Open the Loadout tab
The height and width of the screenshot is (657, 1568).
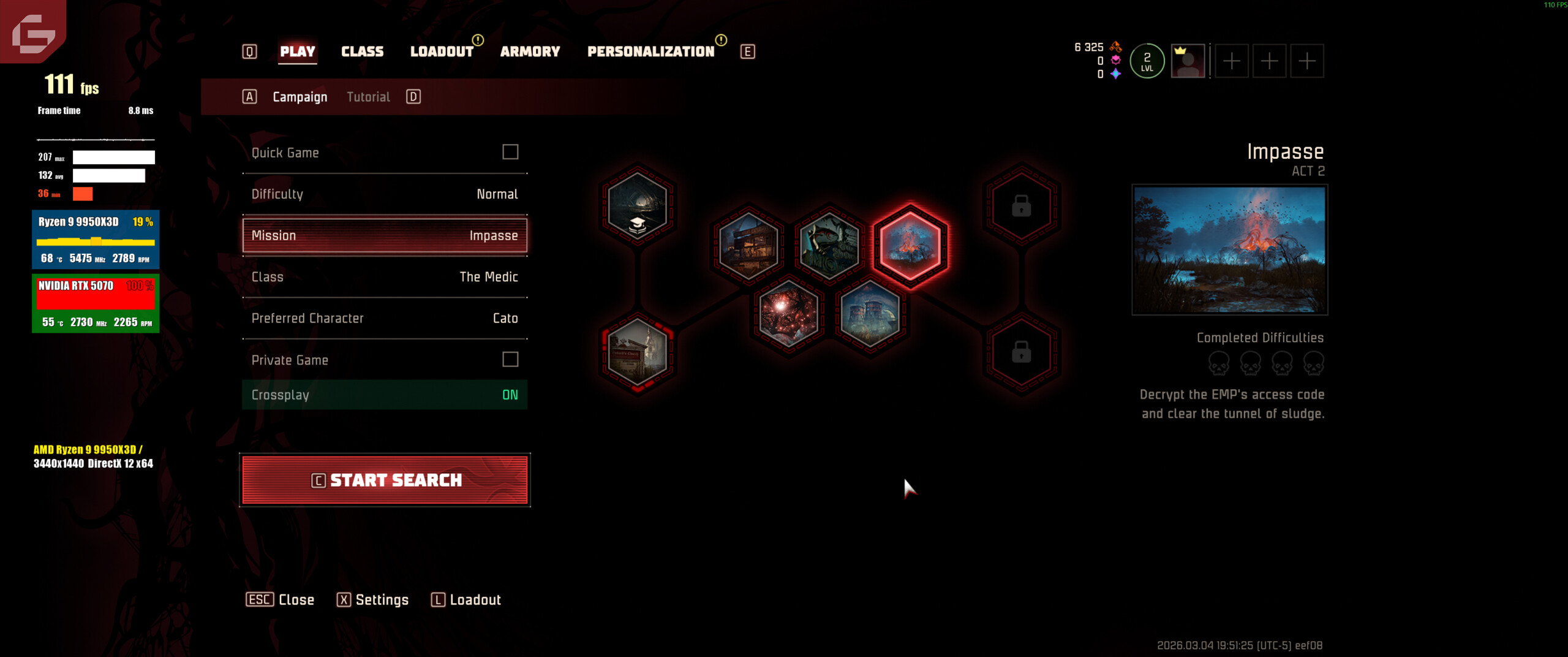(x=441, y=51)
